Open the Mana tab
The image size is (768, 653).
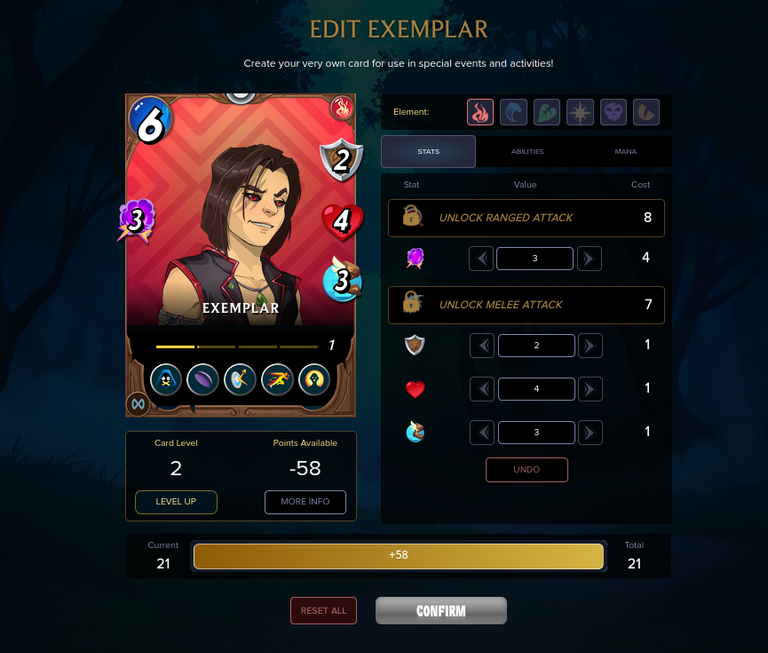(623, 152)
